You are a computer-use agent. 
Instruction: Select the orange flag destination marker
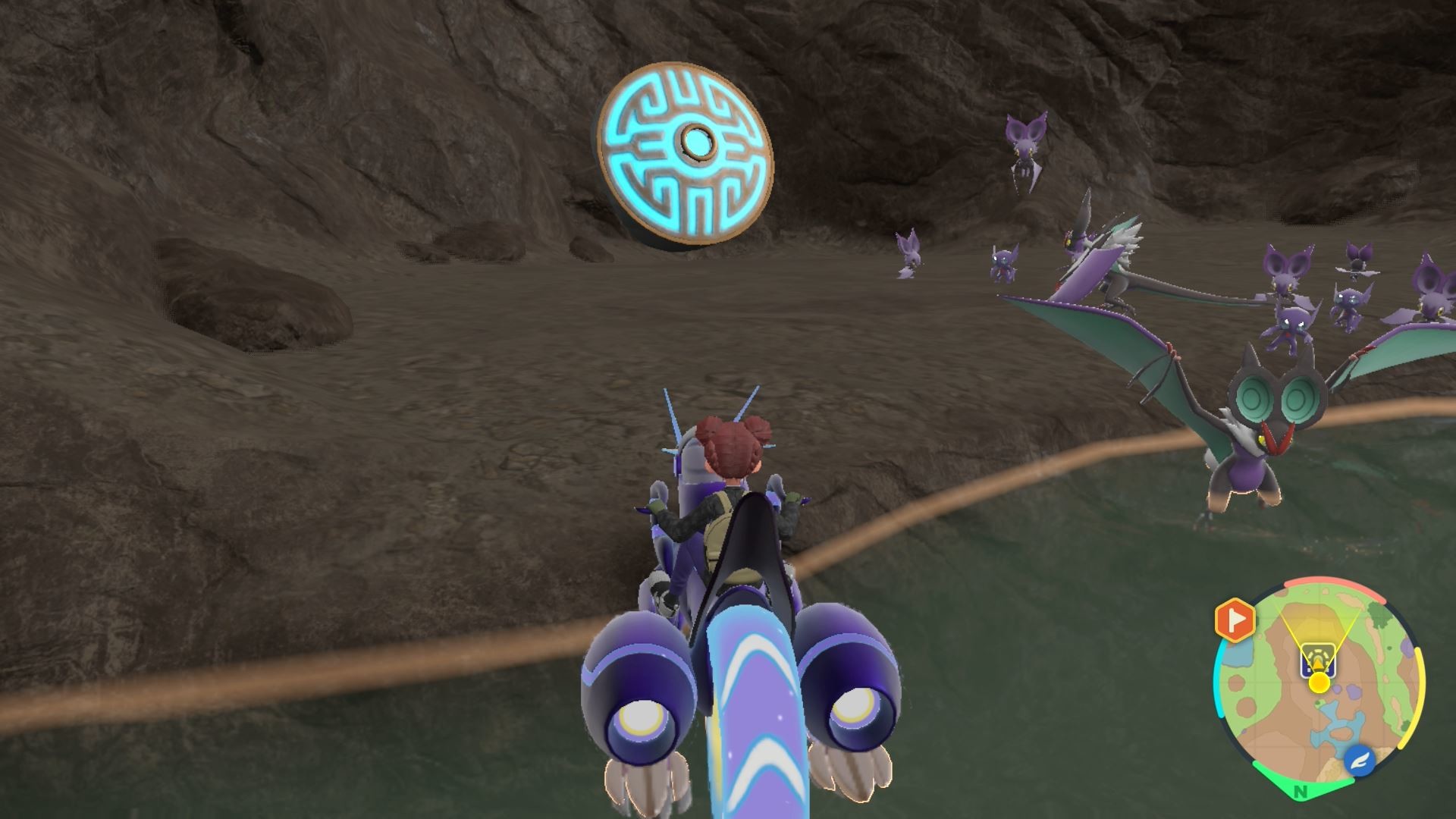(1235, 620)
